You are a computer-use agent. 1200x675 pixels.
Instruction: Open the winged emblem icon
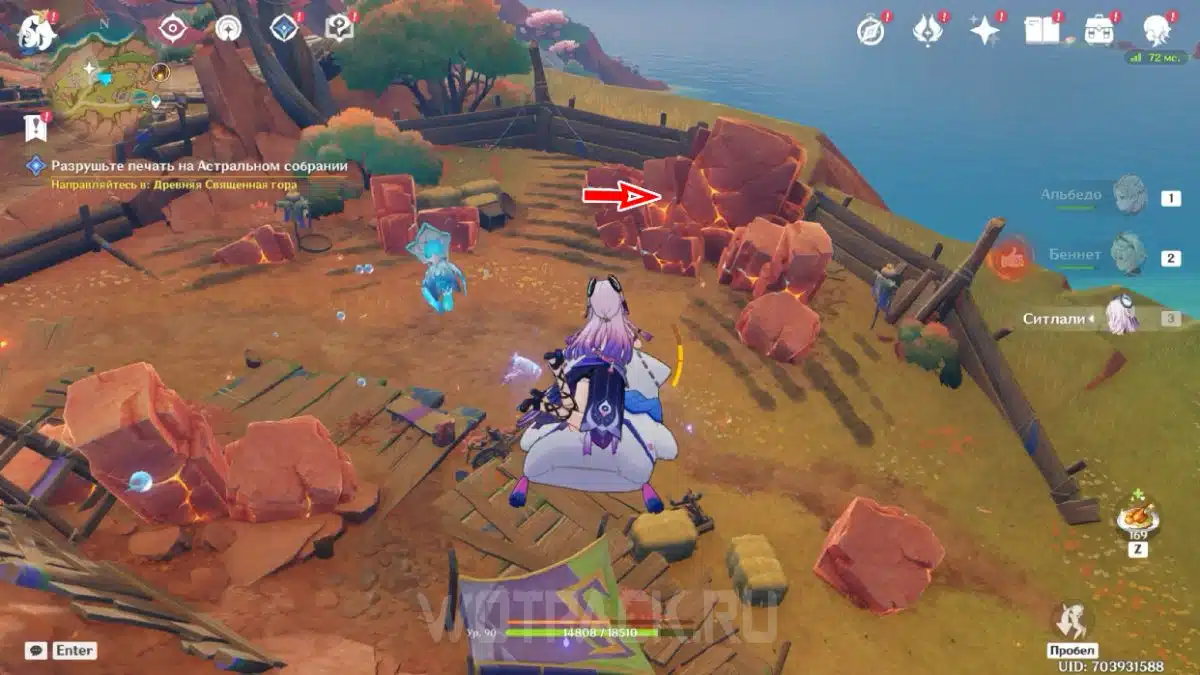click(927, 31)
